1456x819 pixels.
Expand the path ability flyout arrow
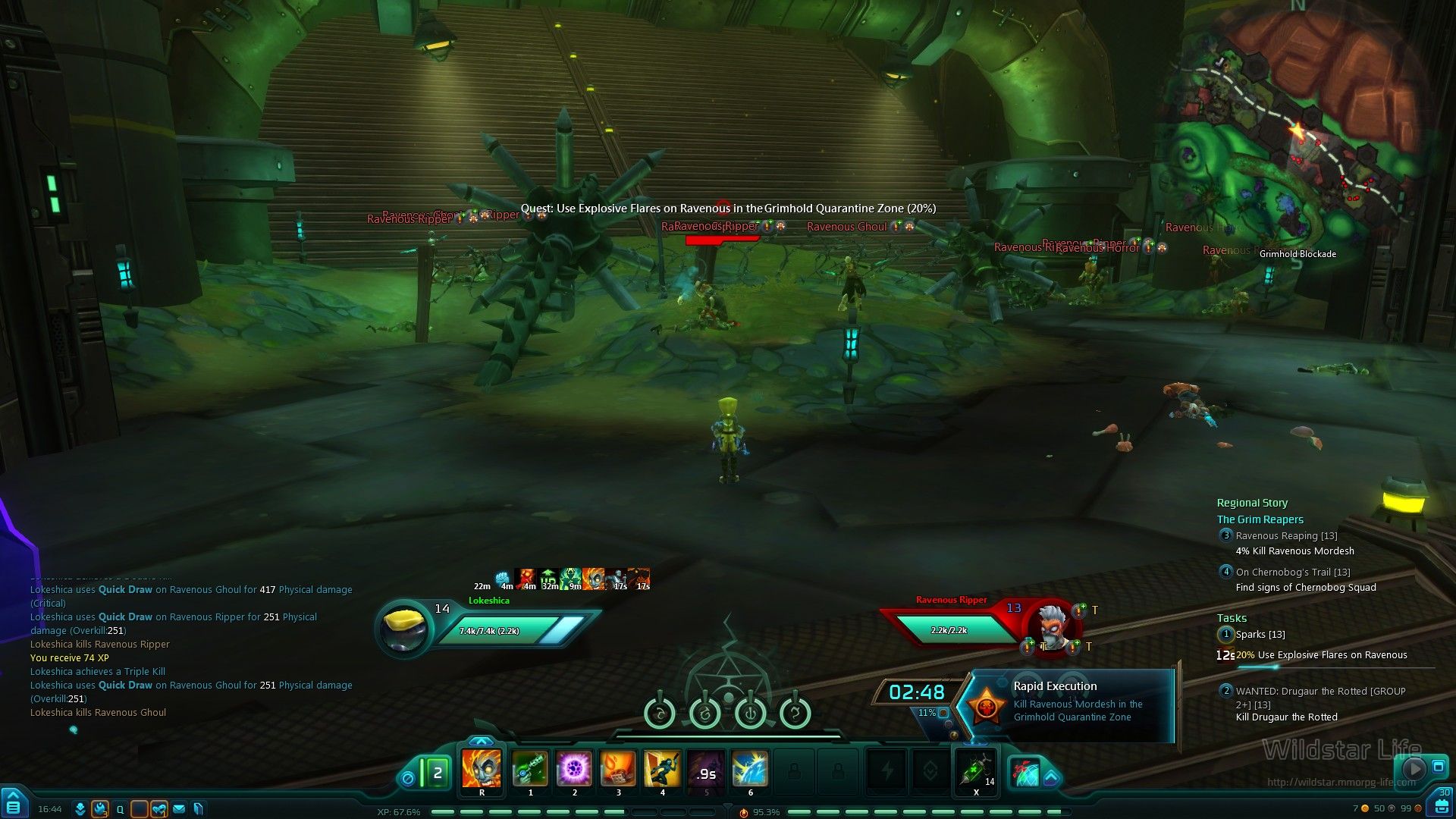coord(1050,777)
